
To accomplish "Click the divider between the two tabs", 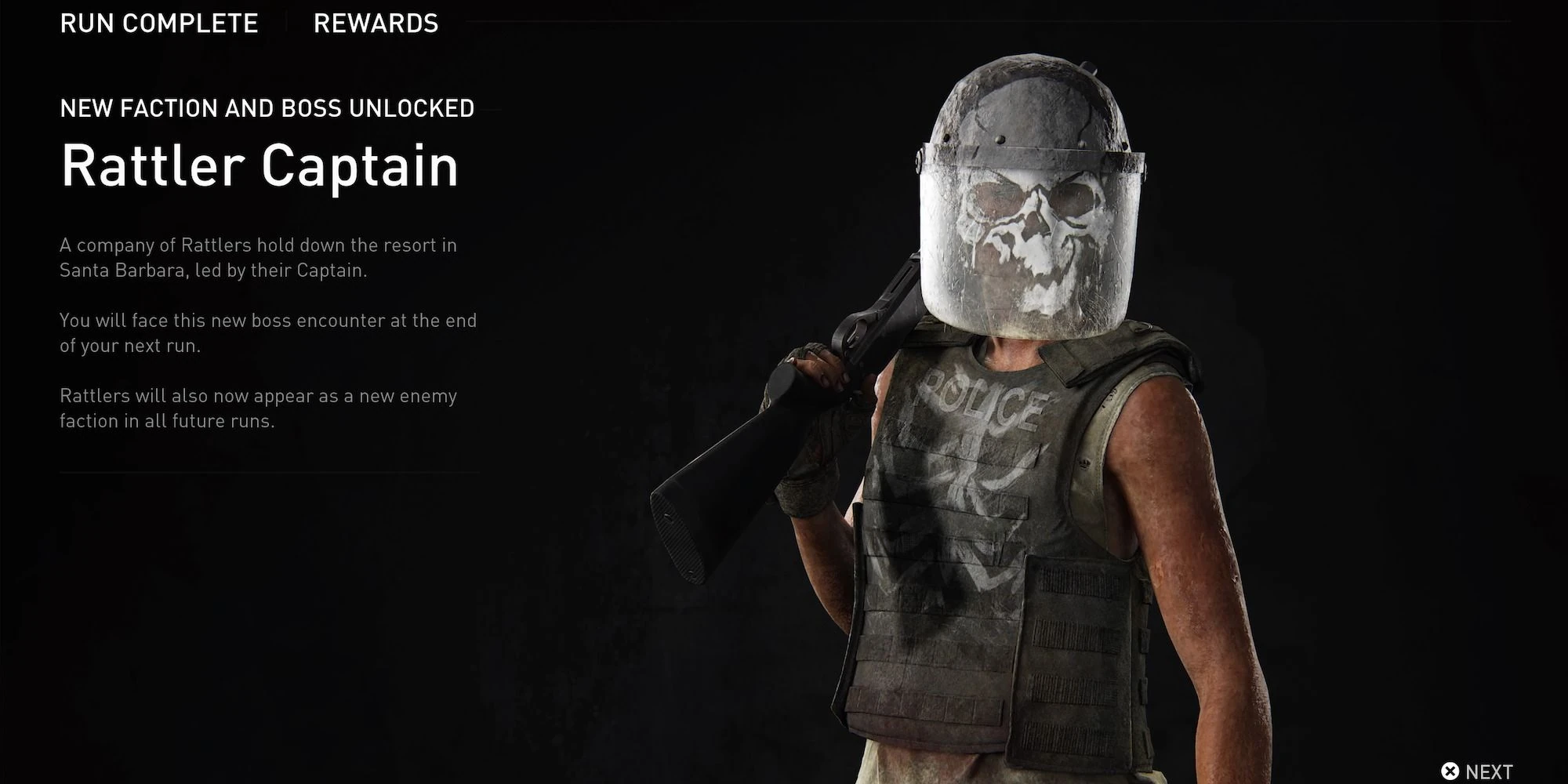I will 286,22.
